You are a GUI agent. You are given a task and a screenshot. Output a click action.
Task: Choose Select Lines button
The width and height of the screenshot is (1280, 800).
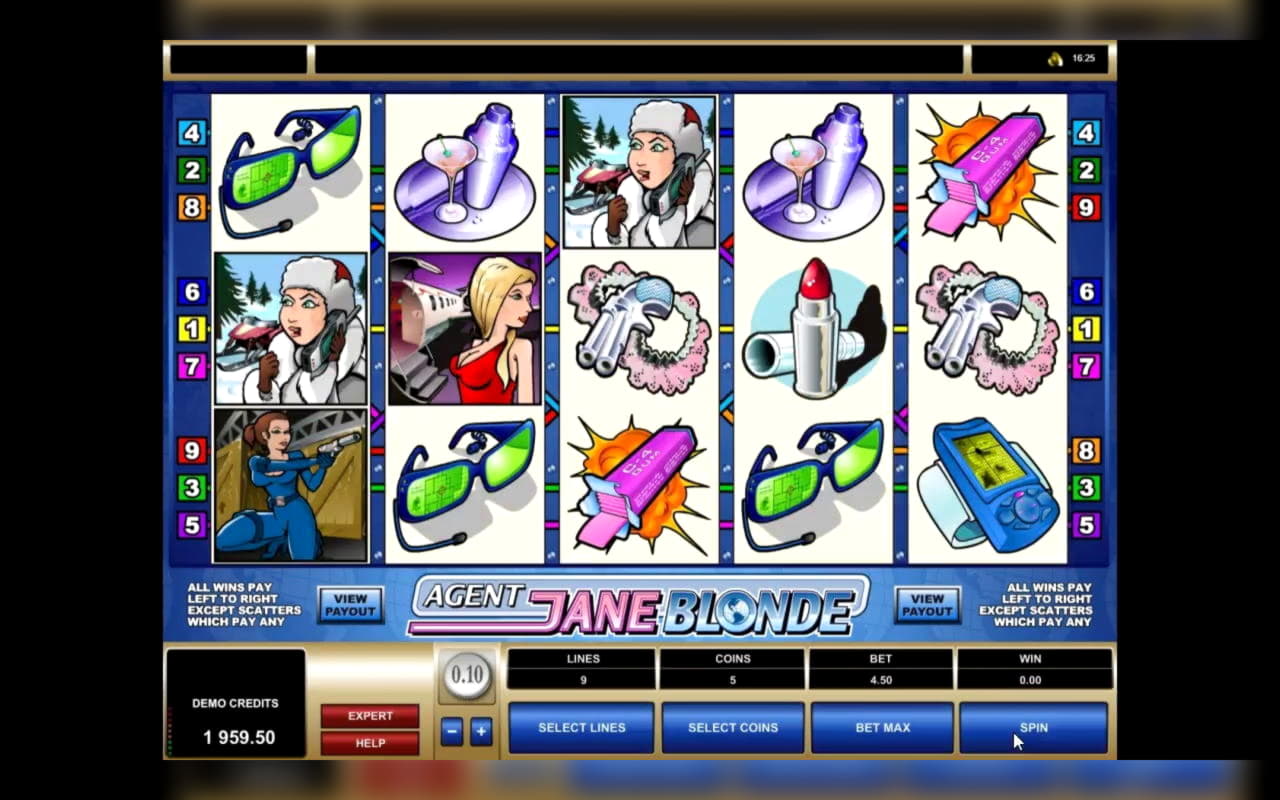click(x=581, y=727)
